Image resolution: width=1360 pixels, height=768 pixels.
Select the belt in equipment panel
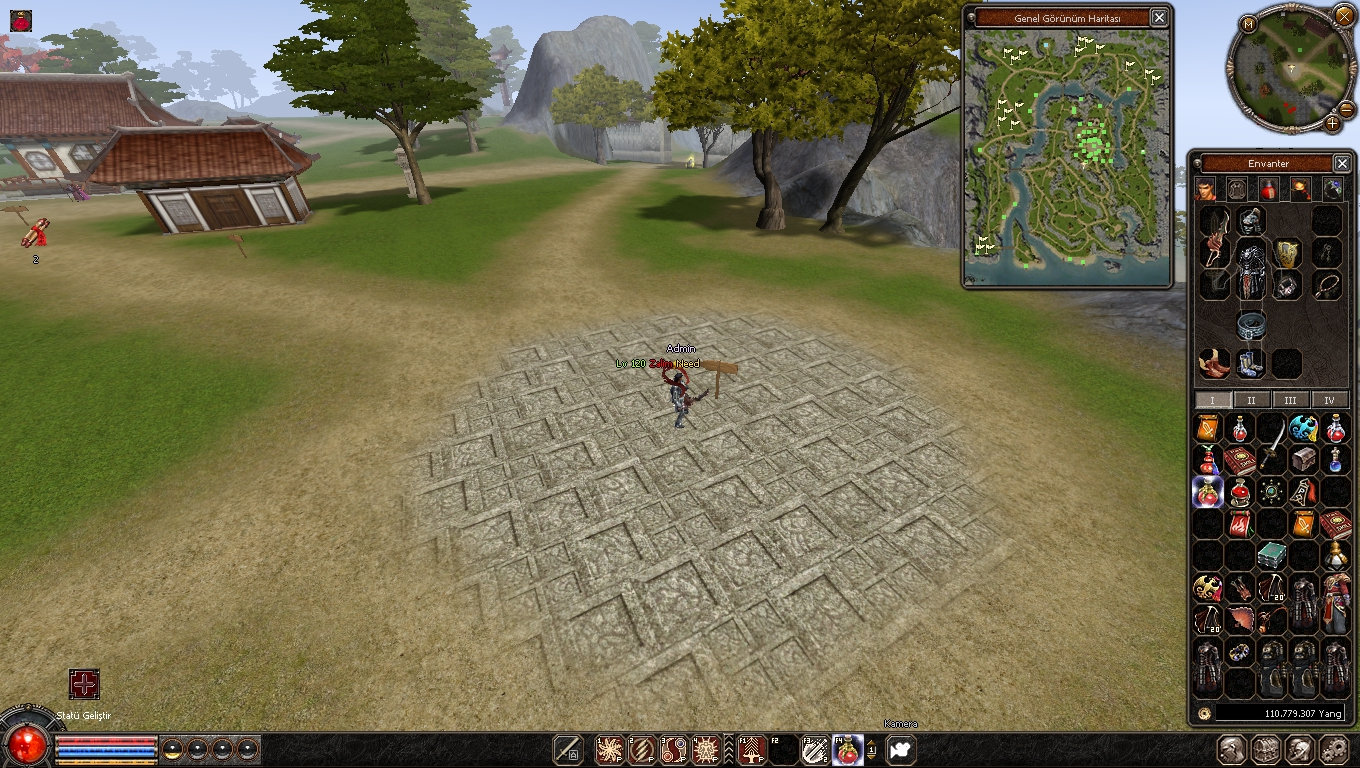point(1250,324)
